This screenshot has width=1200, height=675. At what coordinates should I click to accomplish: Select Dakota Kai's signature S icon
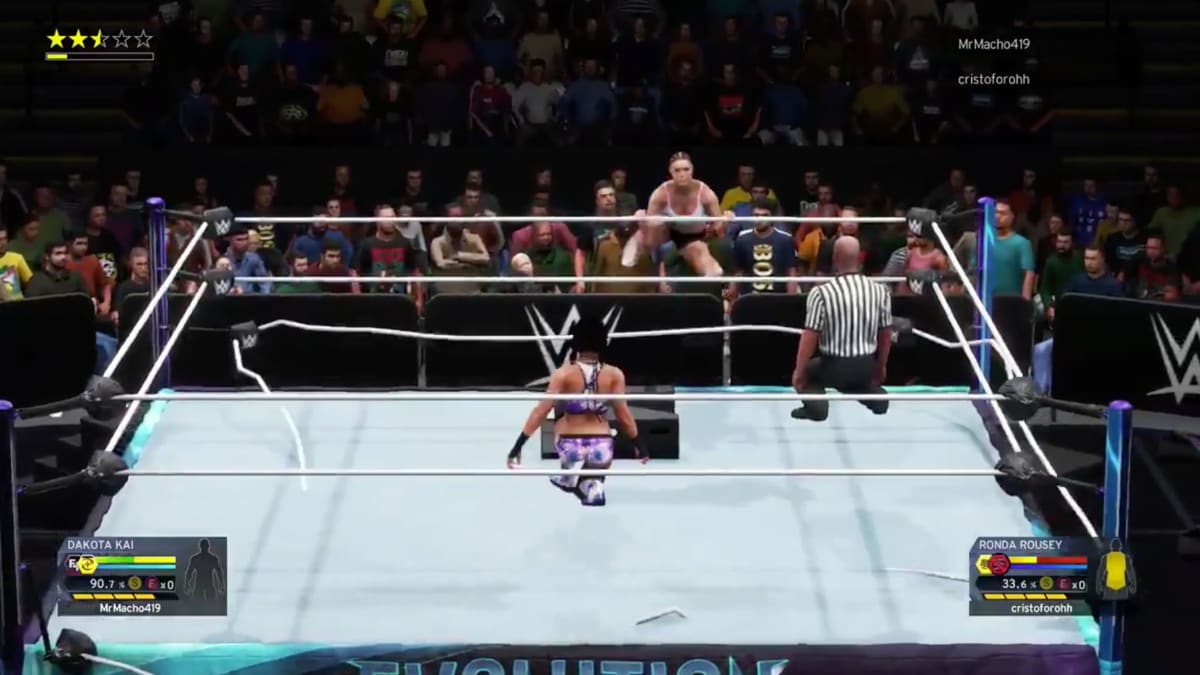pos(134,583)
